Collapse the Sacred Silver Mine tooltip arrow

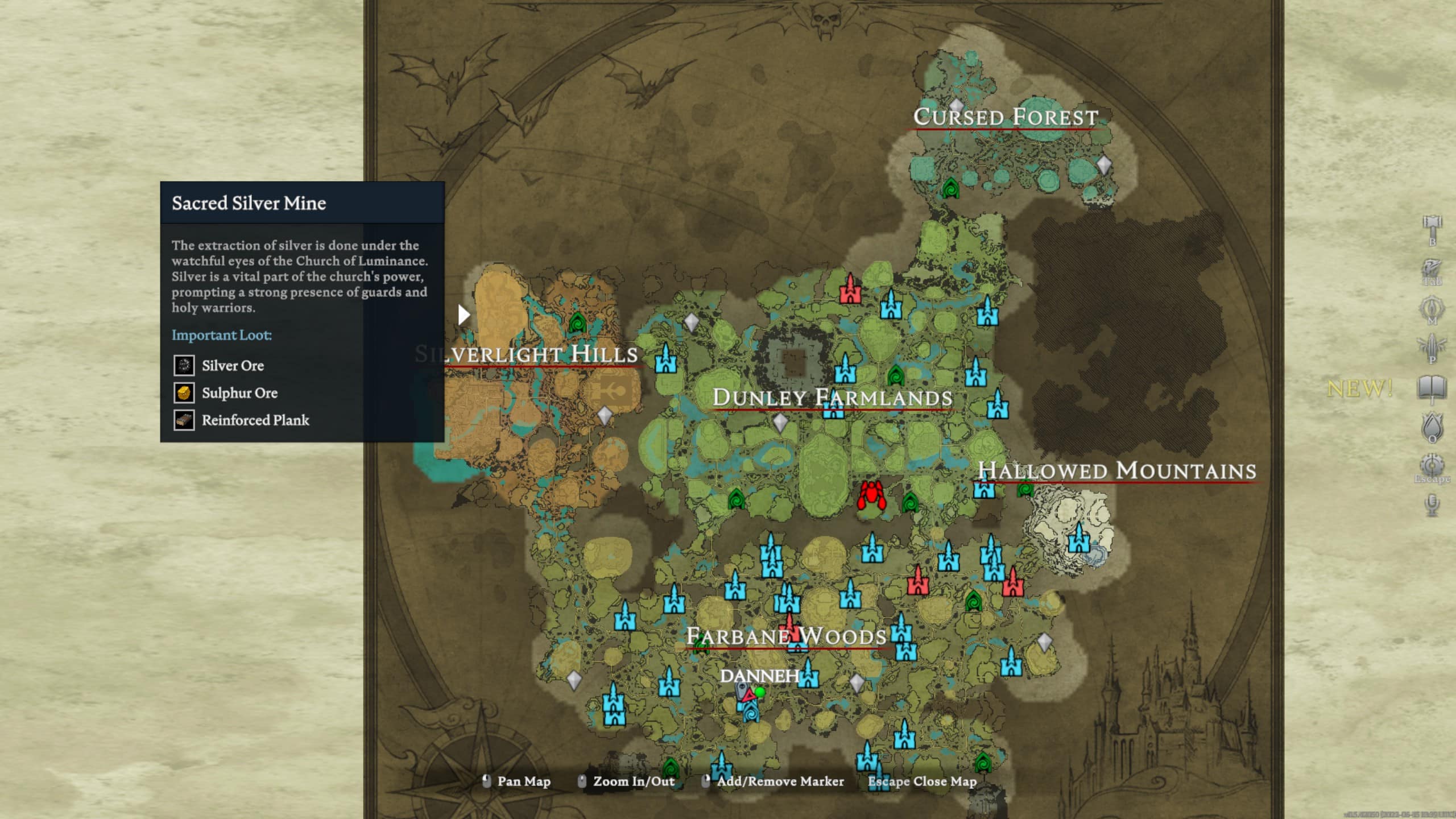click(x=462, y=315)
